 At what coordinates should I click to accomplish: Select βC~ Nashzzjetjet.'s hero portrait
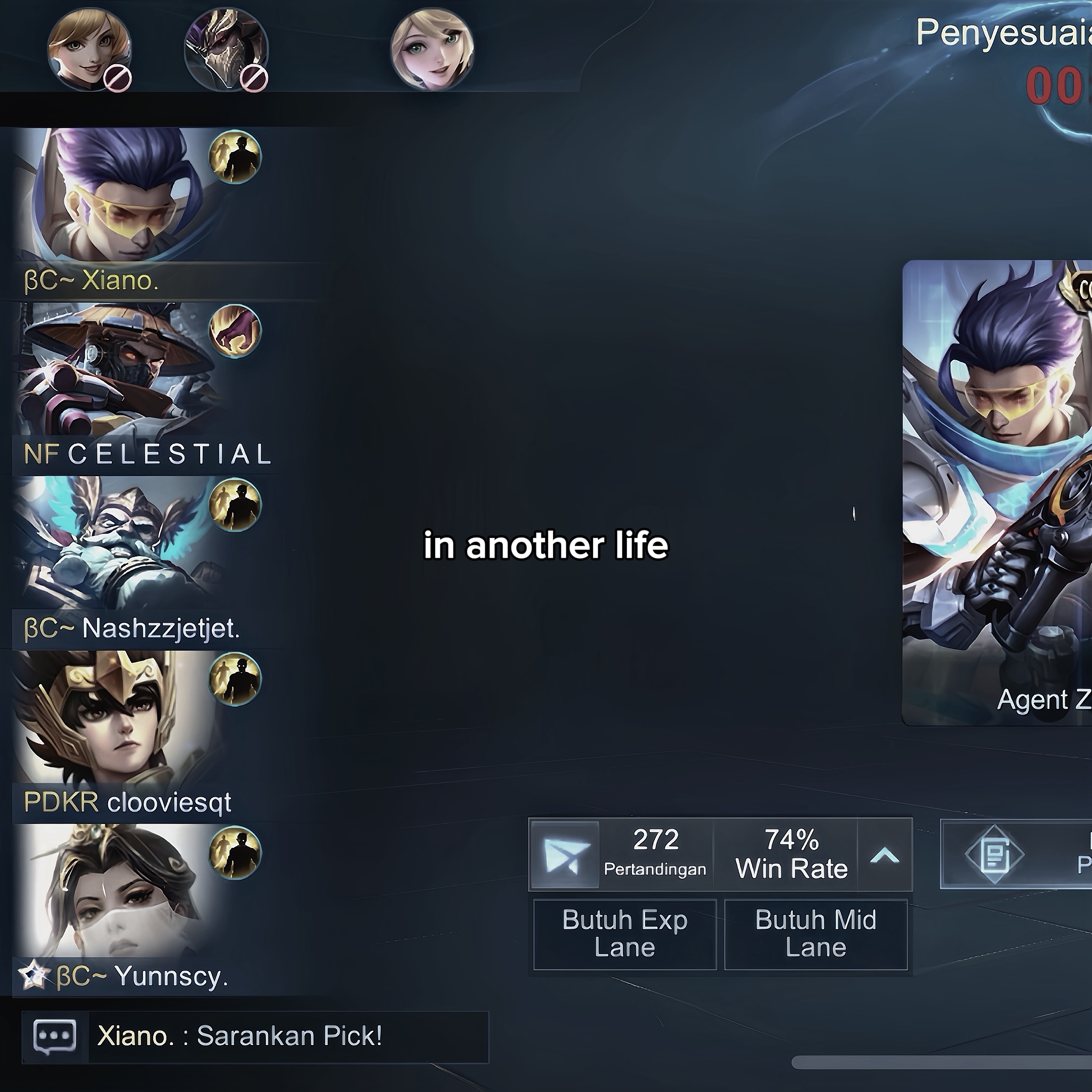pyautogui.click(x=113, y=542)
